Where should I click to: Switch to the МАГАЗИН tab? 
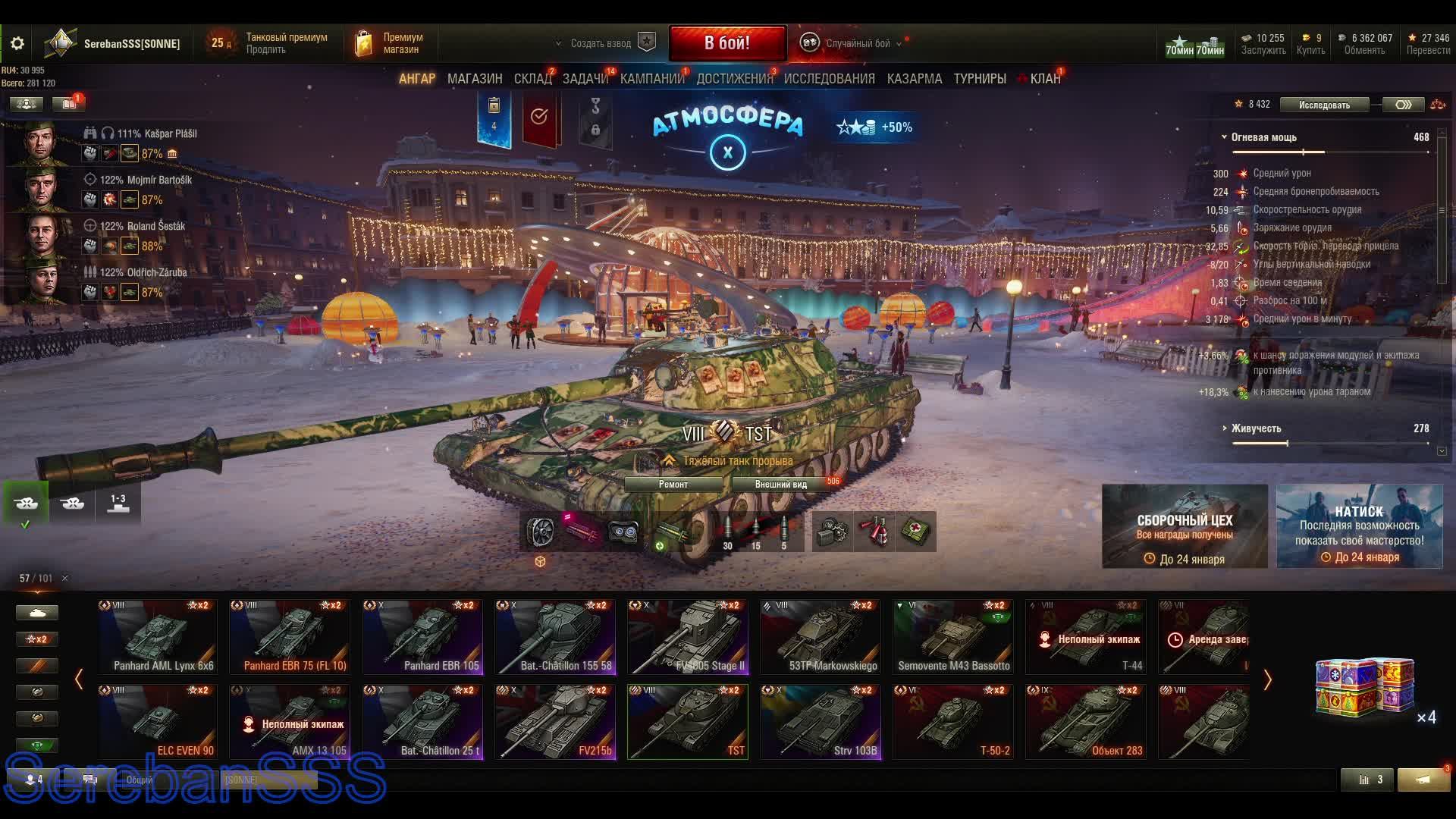(x=475, y=79)
